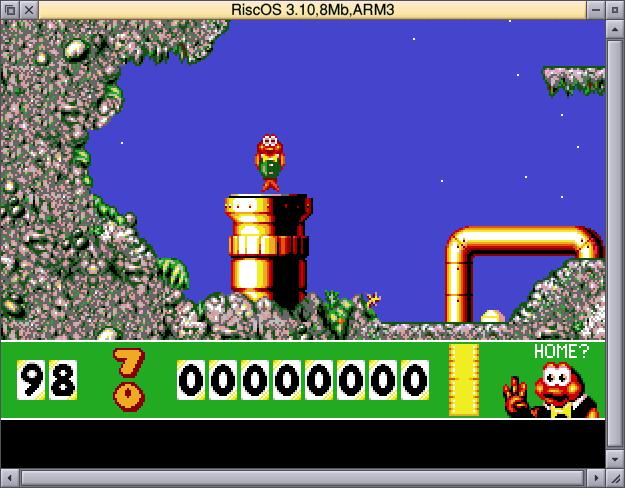Click the toggle-size button in the title bar
This screenshot has width=625, height=488.
pos(614,9)
